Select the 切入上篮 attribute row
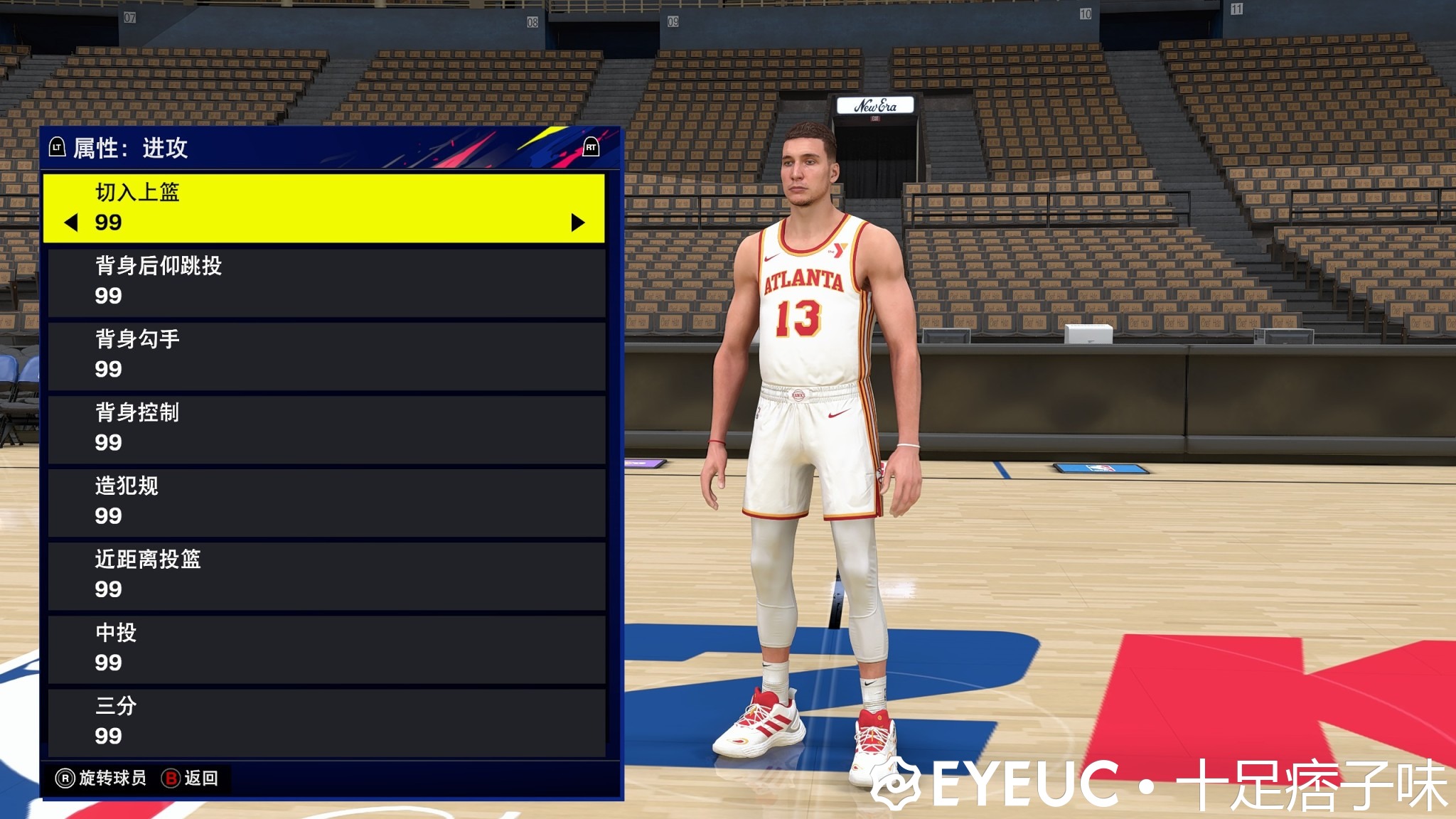This screenshot has height=819, width=1456. click(324, 208)
